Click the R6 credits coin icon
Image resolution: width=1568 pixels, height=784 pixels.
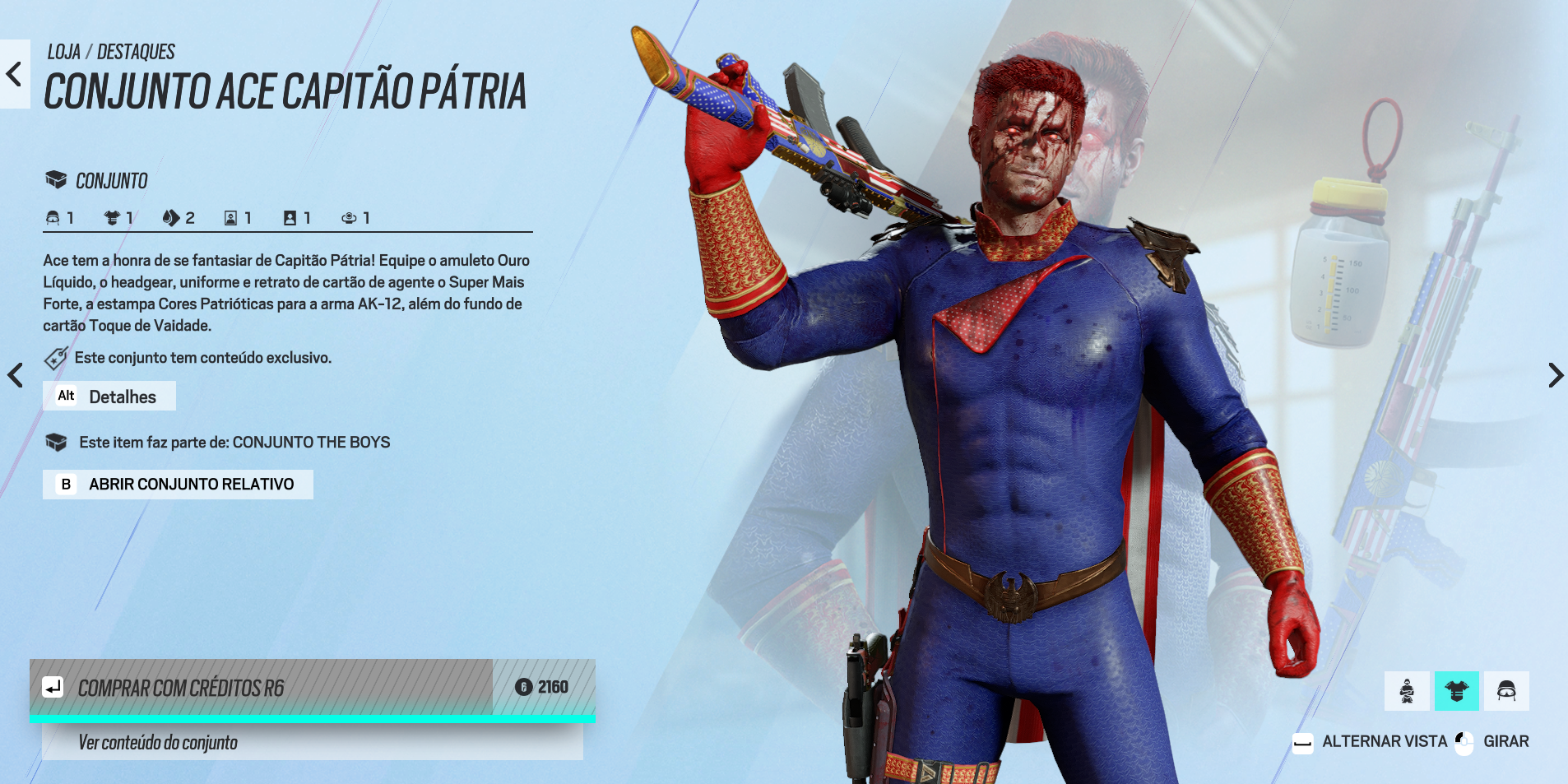pyautogui.click(x=524, y=686)
